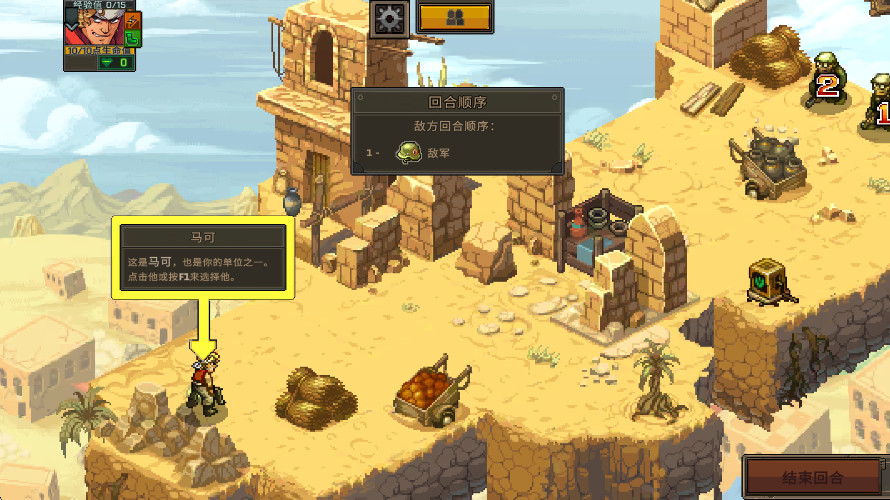
Task: Open the gear settings menu
Action: coord(389,18)
